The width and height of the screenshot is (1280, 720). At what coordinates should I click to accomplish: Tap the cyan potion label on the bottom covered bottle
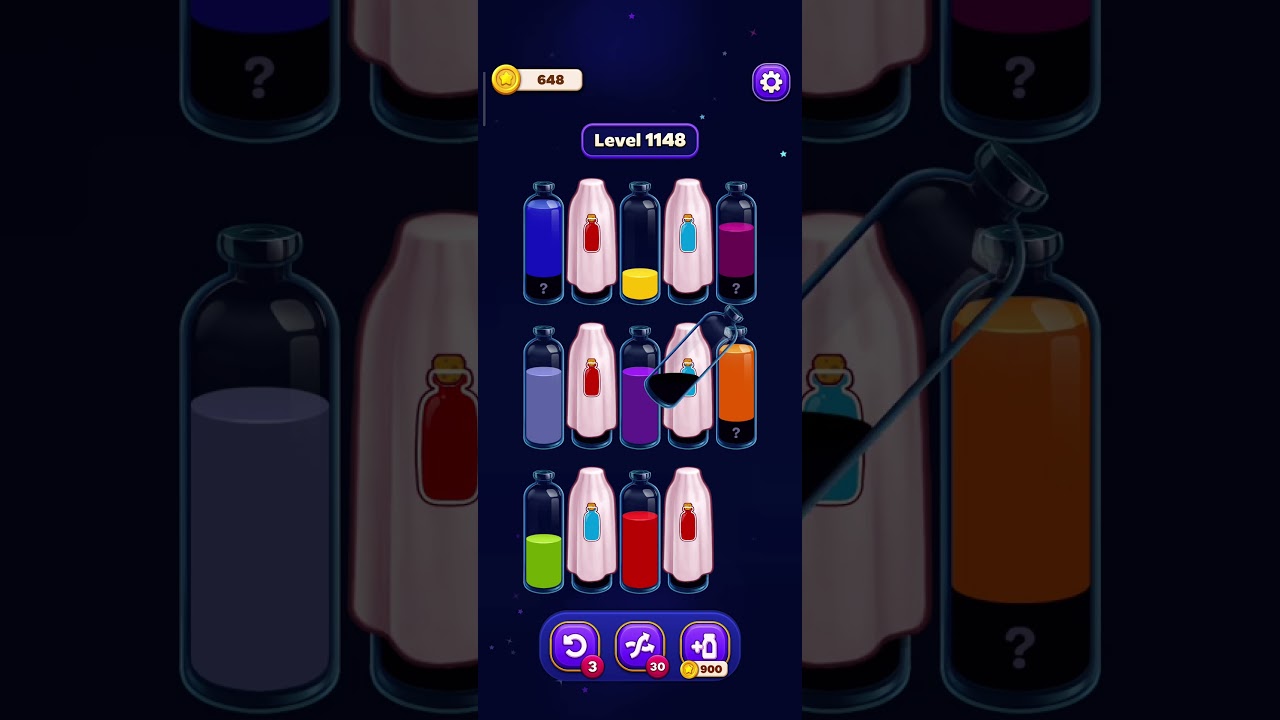[592, 522]
